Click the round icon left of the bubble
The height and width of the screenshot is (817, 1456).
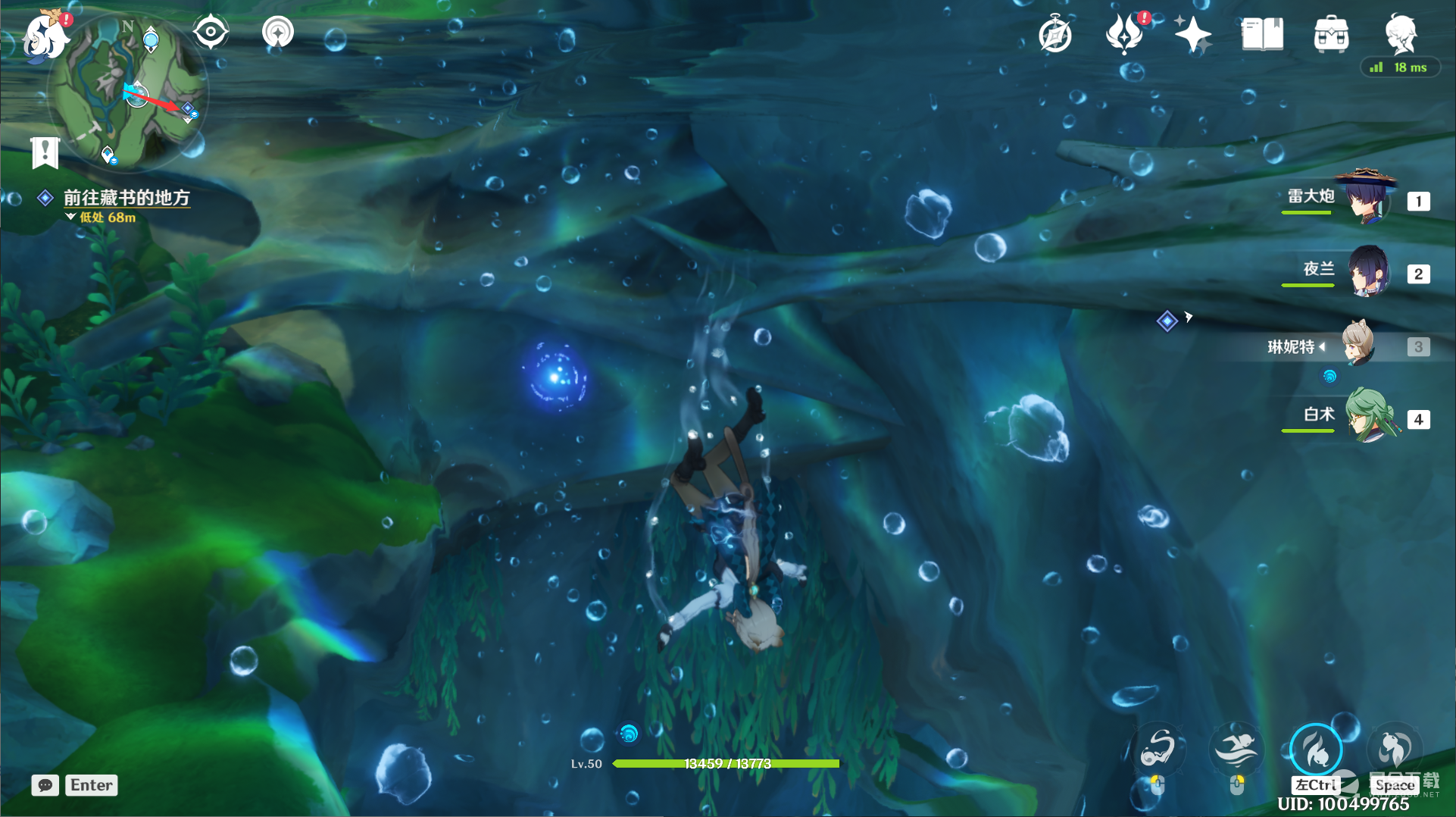point(278,33)
